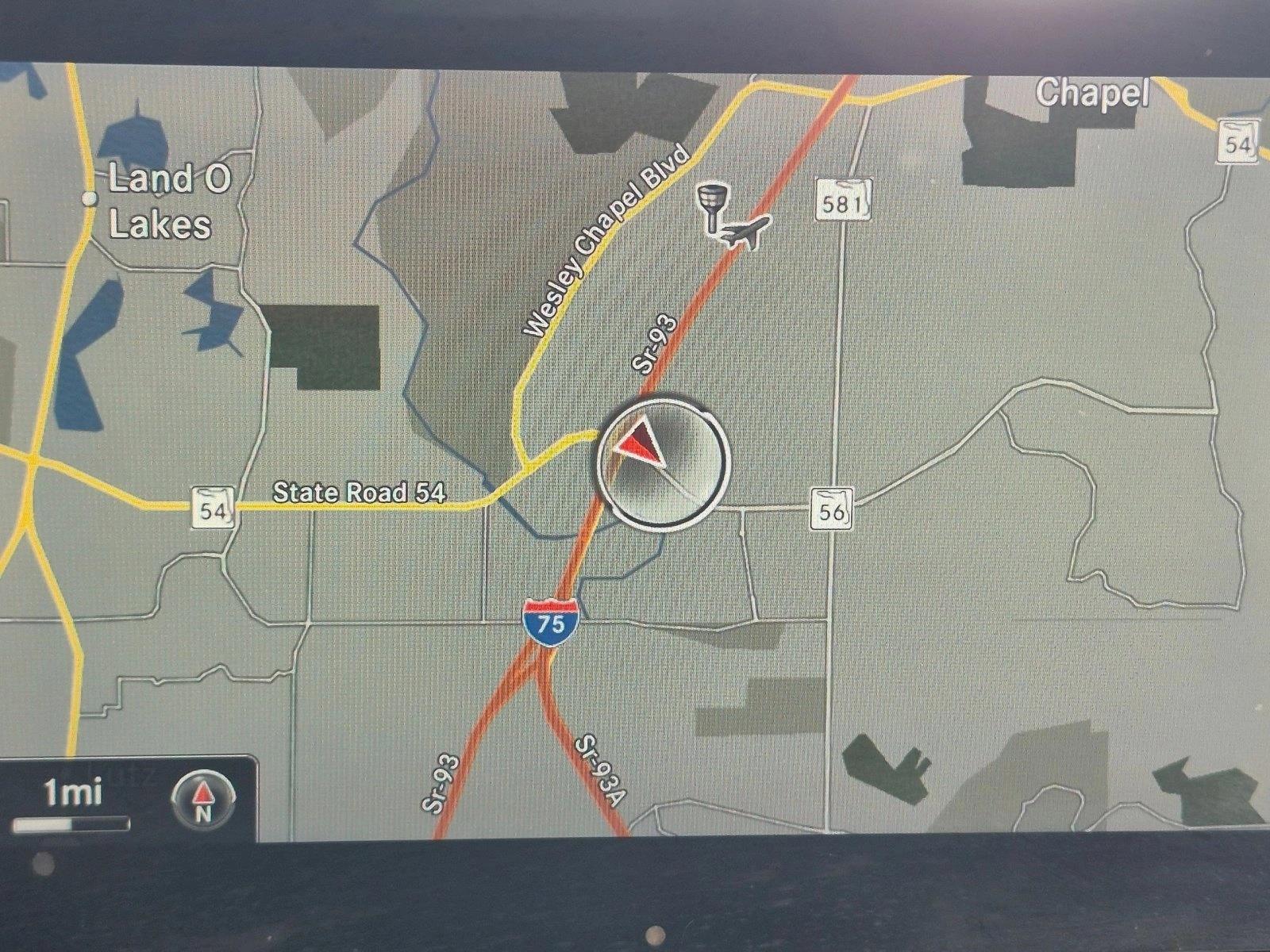Choose the Land O Lakes city marker

pyautogui.click(x=90, y=198)
